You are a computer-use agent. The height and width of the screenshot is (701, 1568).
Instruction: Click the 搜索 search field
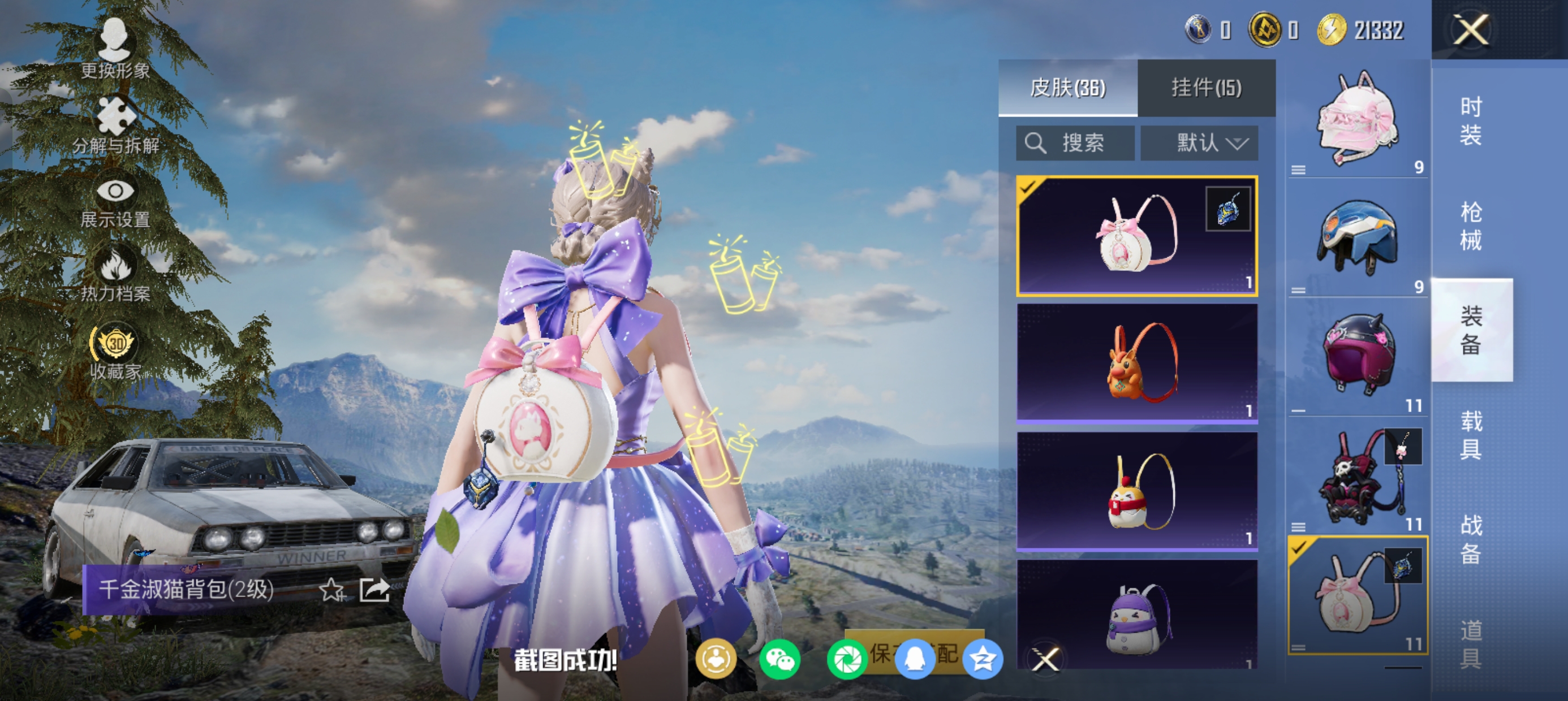[x=1075, y=144]
